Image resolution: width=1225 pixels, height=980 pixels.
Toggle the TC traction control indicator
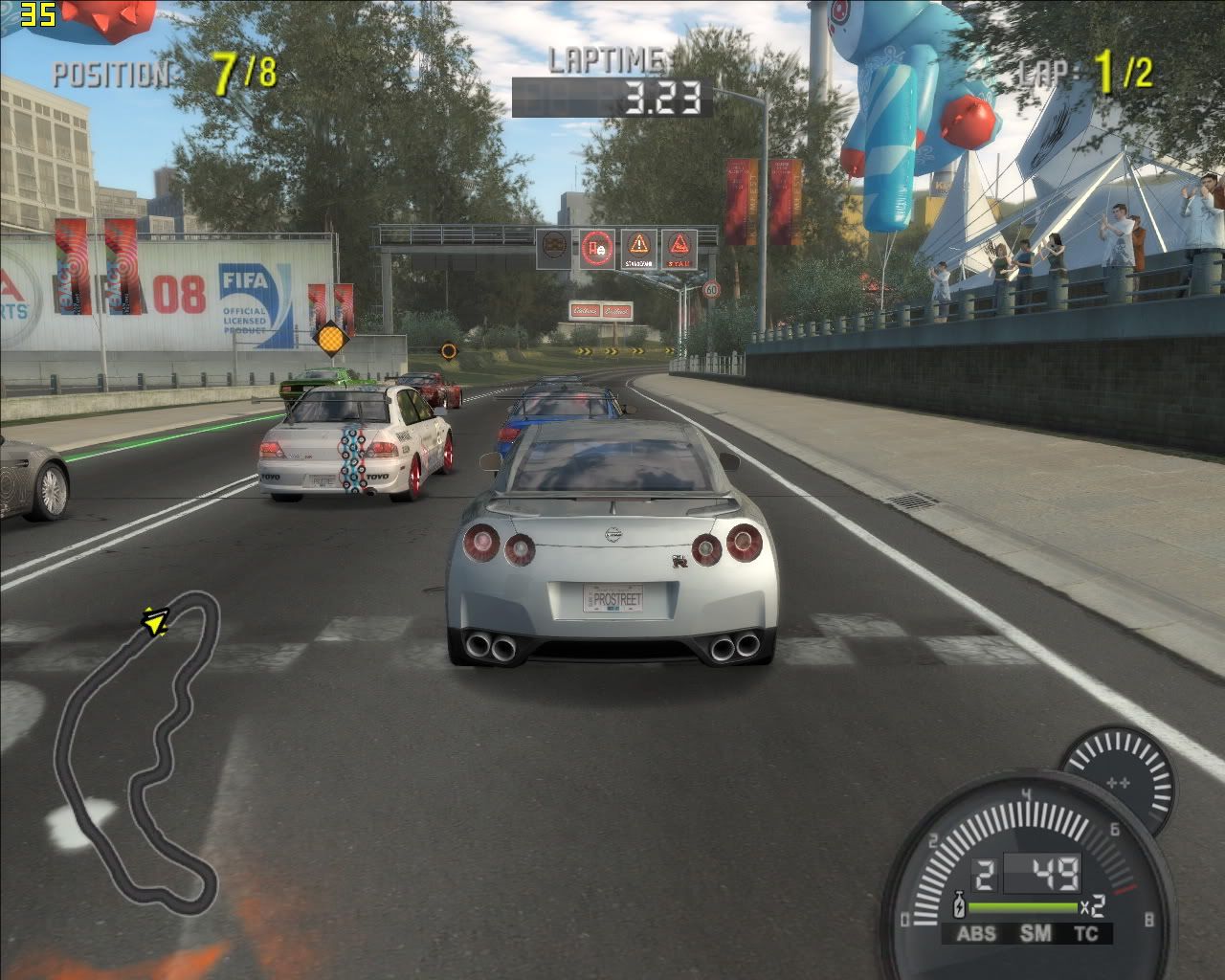[1085, 933]
